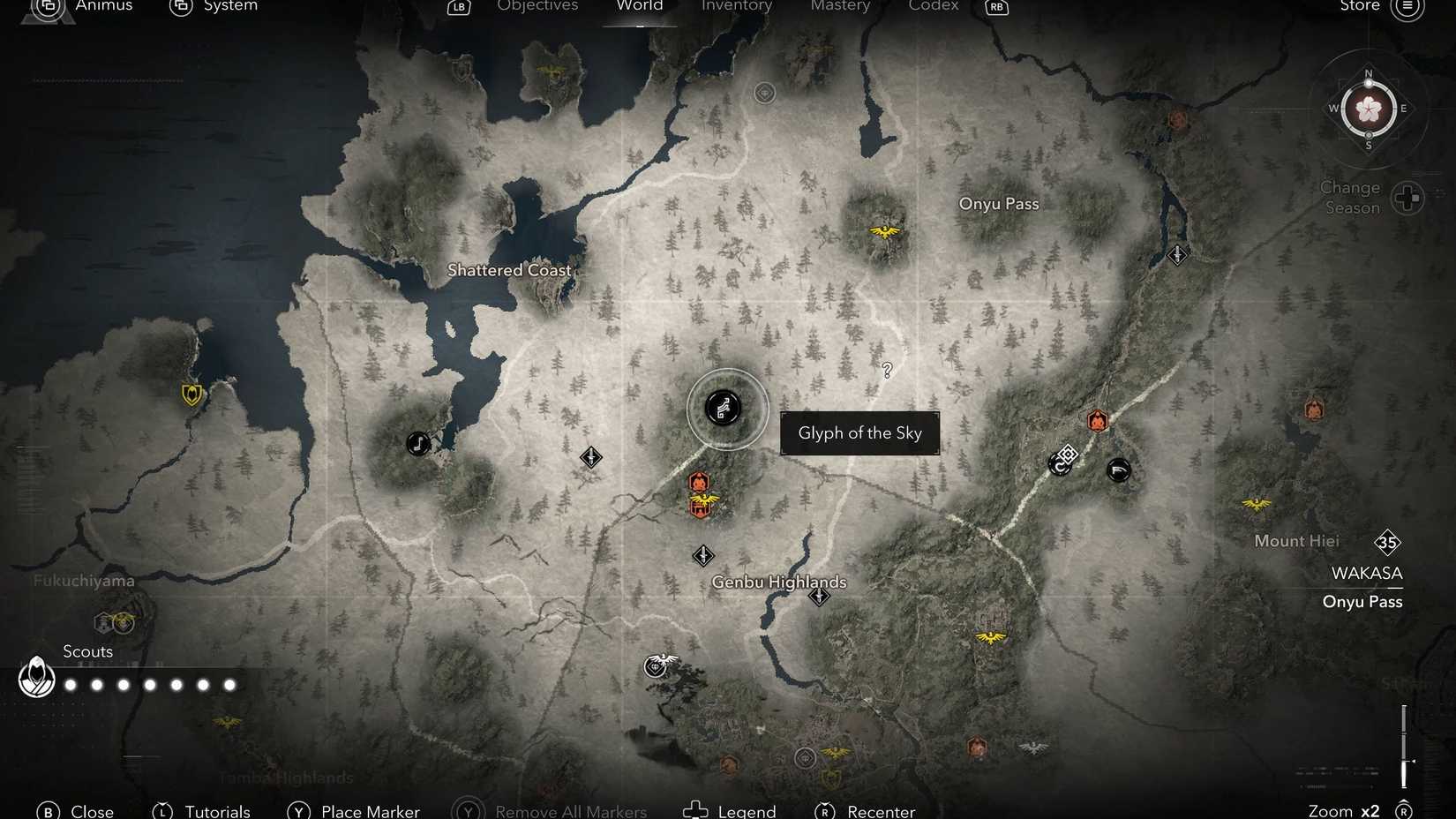Click the music note icon near Shattered Coast
Image resolution: width=1456 pixels, height=819 pixels.
tap(417, 444)
